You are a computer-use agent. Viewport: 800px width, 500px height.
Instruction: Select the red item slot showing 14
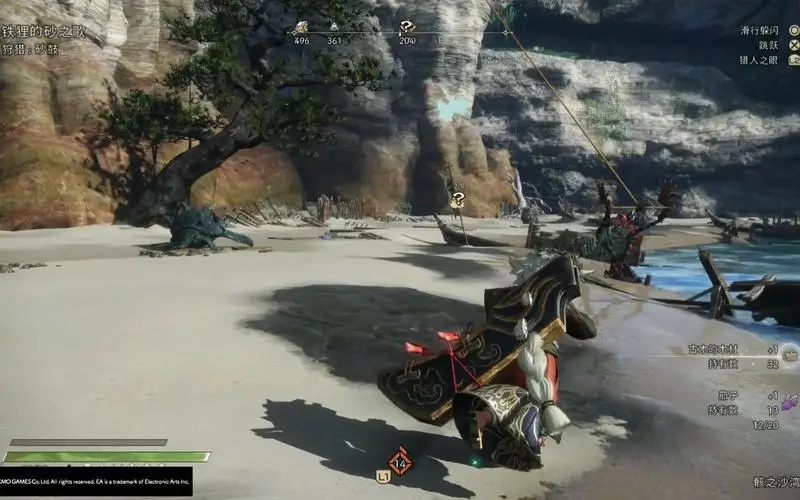pos(401,461)
